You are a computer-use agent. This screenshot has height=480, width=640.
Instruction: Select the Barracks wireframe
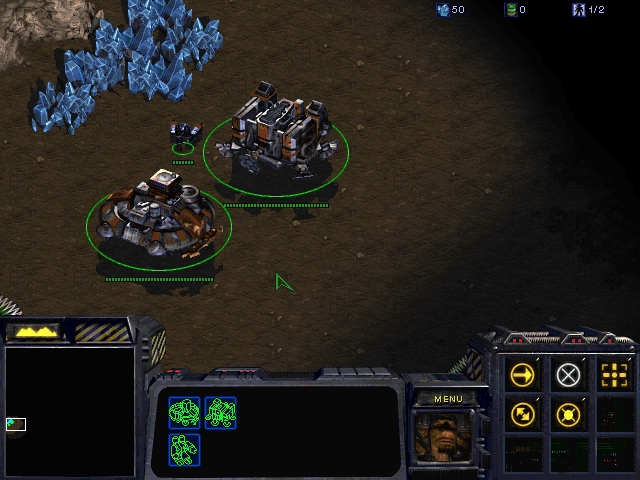point(221,411)
